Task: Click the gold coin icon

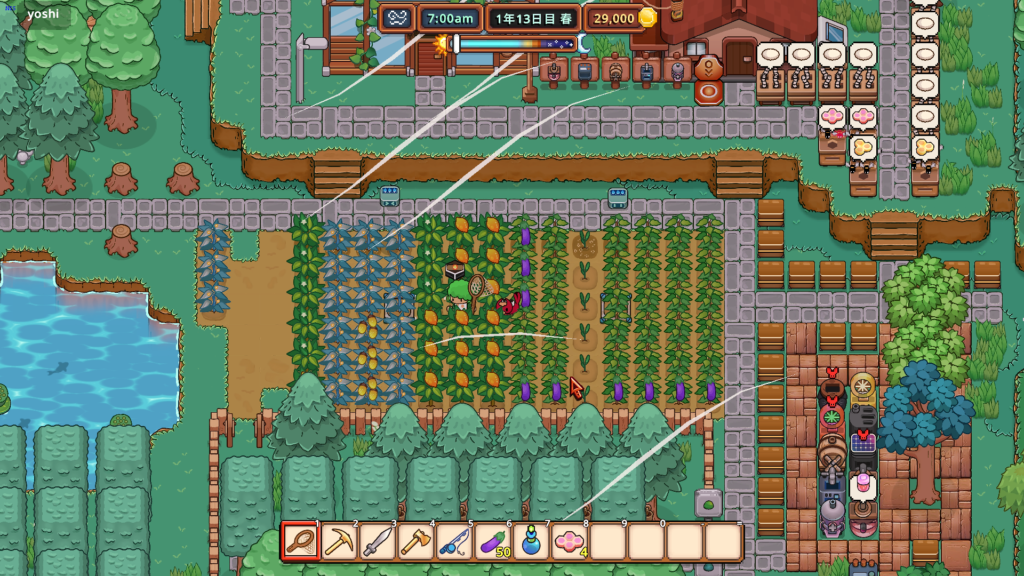Action: pos(648,18)
